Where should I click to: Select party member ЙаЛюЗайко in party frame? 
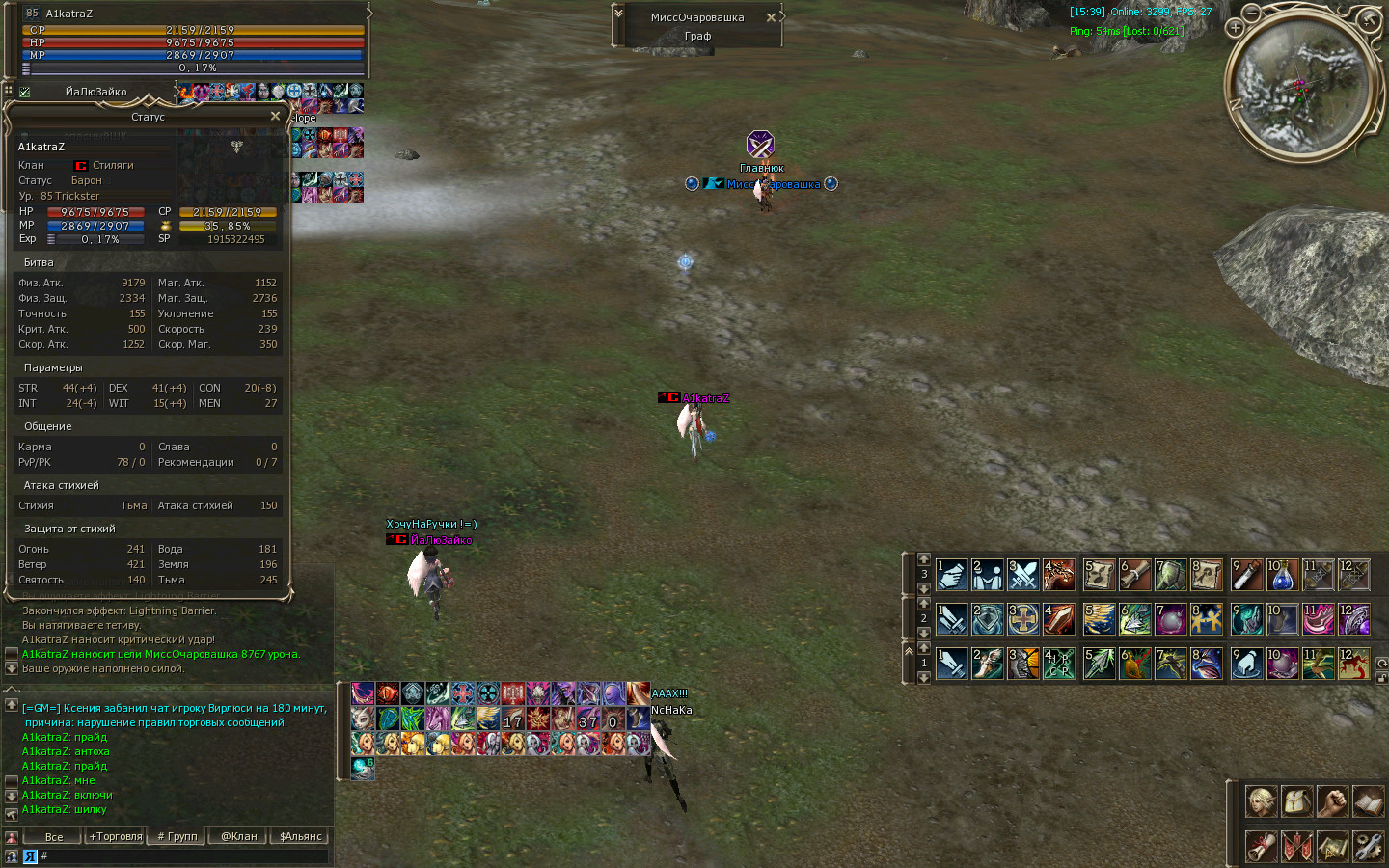[95, 92]
